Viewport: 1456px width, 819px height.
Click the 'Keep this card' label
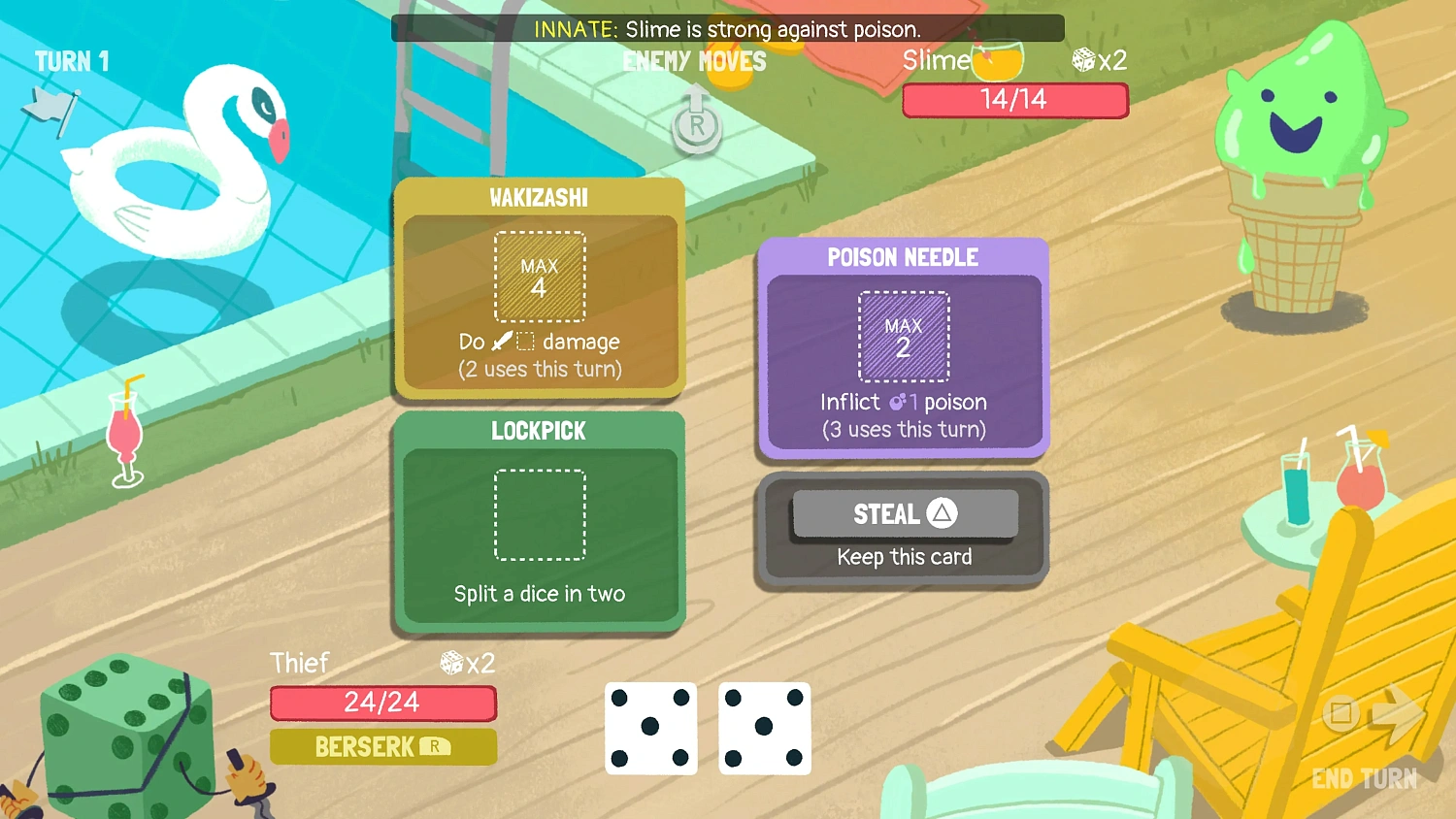coord(903,556)
